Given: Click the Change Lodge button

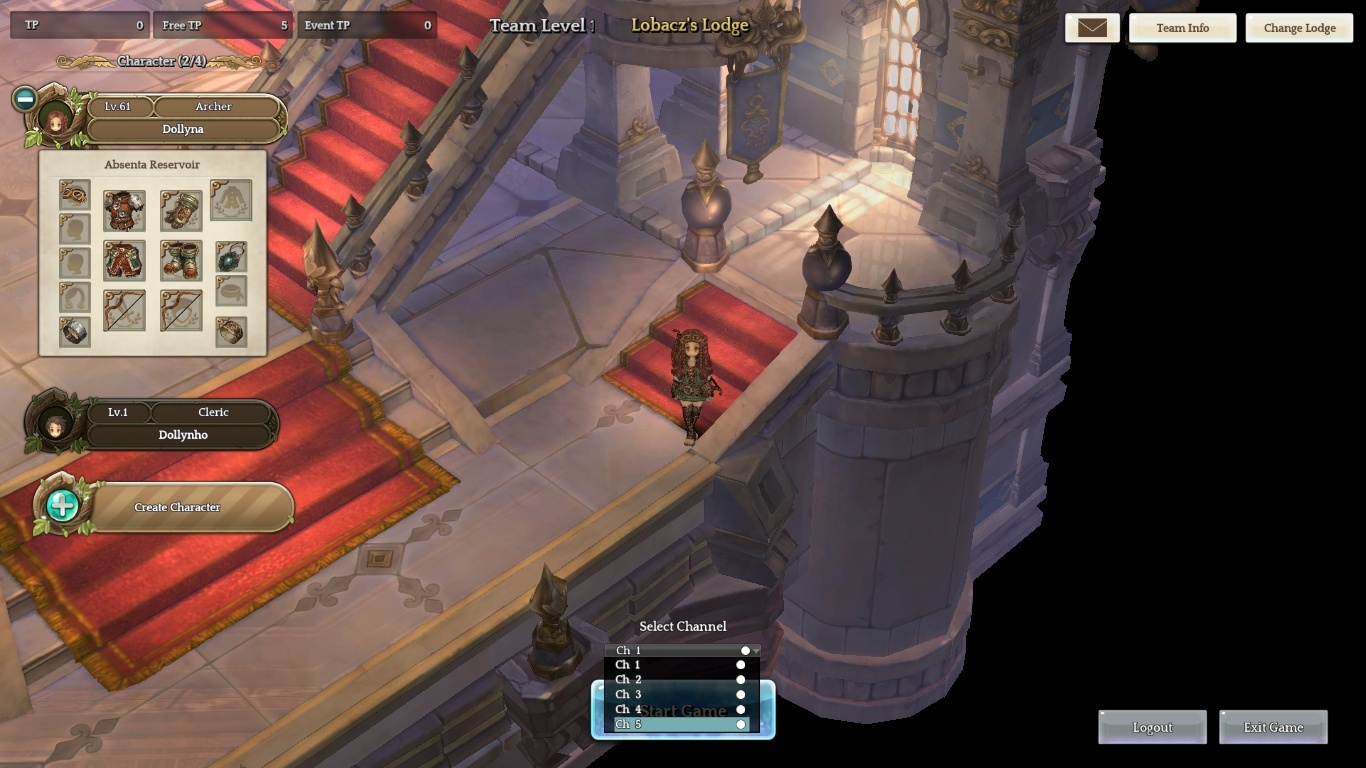Looking at the screenshot, I should point(1299,28).
